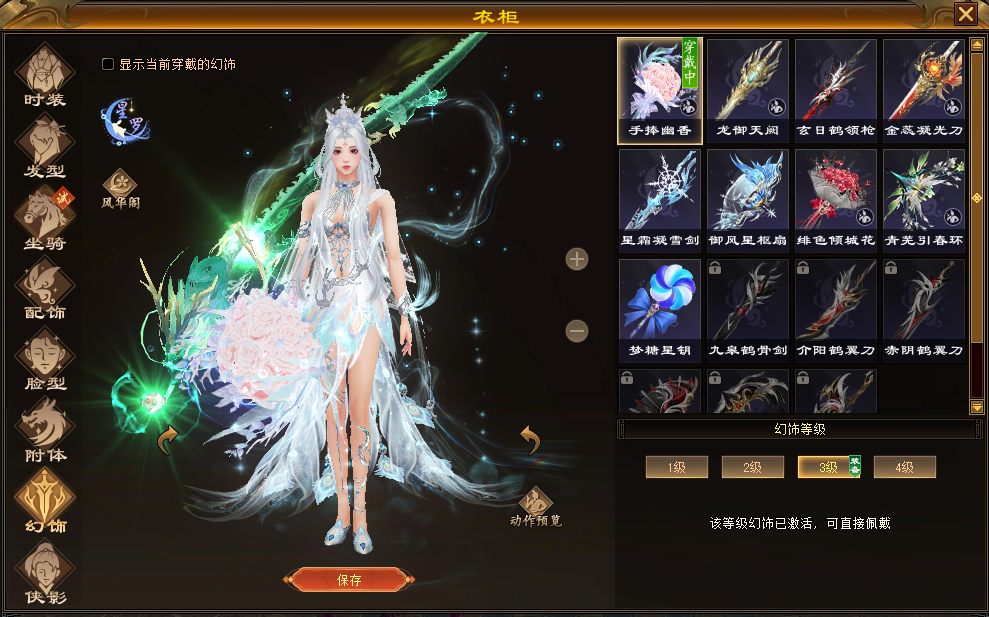Choose the 4级 skin level
Image resolution: width=989 pixels, height=617 pixels.
point(904,467)
